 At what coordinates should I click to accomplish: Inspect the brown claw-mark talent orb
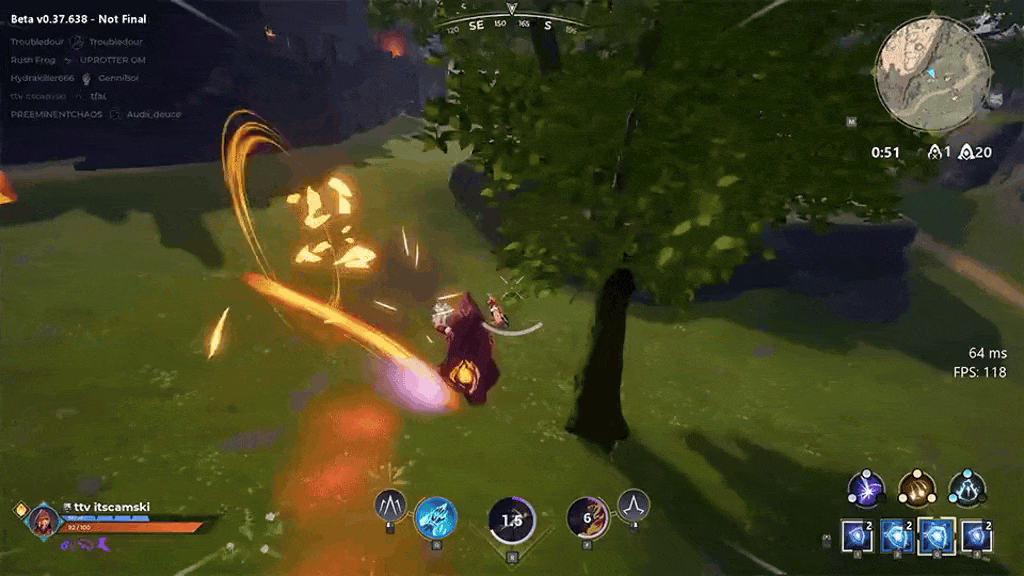916,488
